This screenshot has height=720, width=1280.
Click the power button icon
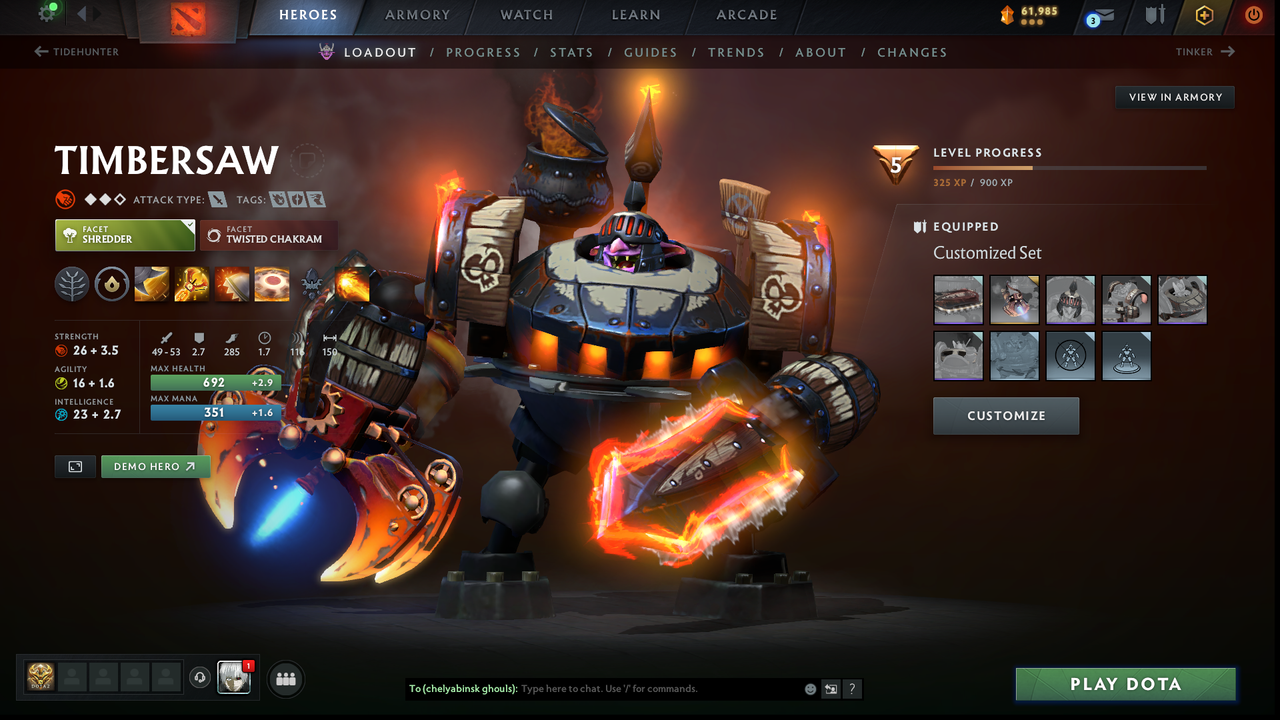point(1253,16)
